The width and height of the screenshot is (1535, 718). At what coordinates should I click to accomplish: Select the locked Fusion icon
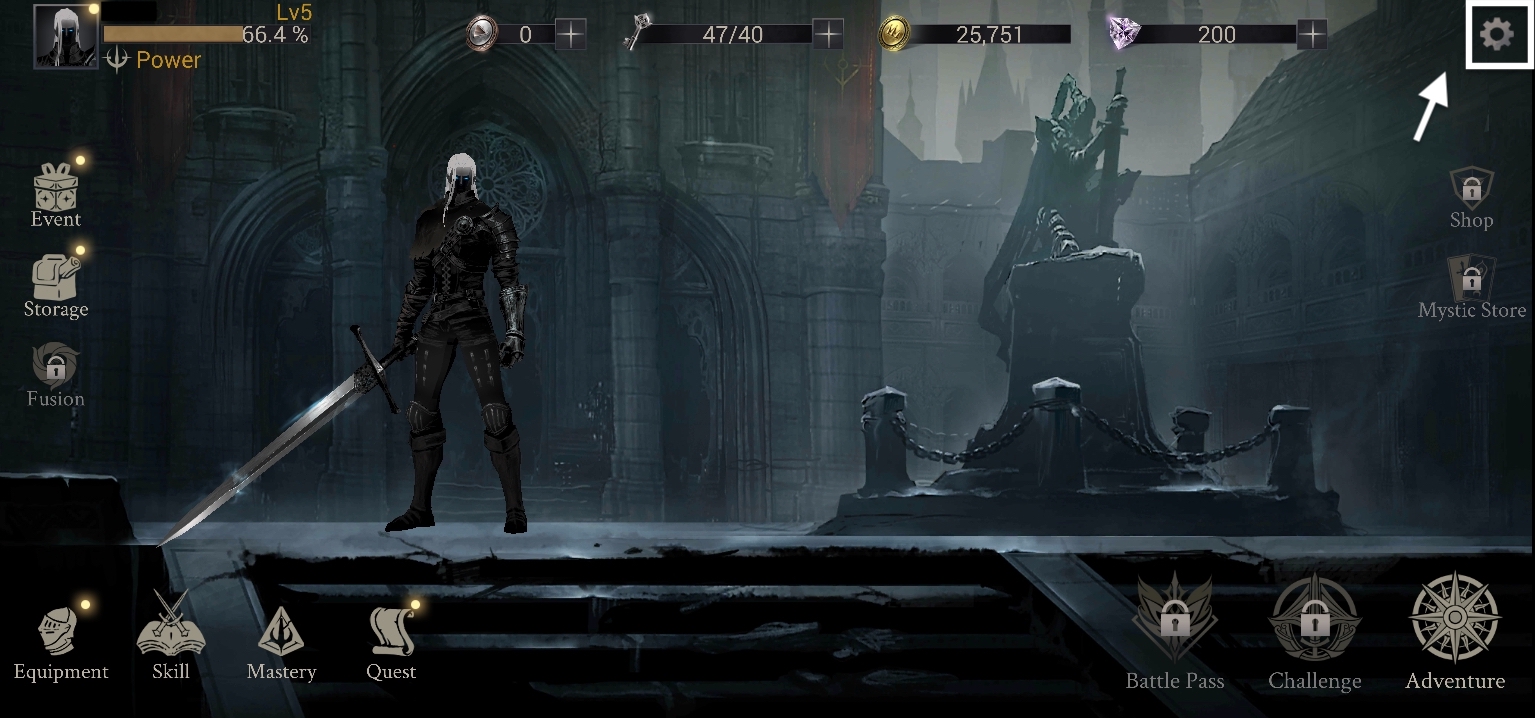(x=55, y=374)
